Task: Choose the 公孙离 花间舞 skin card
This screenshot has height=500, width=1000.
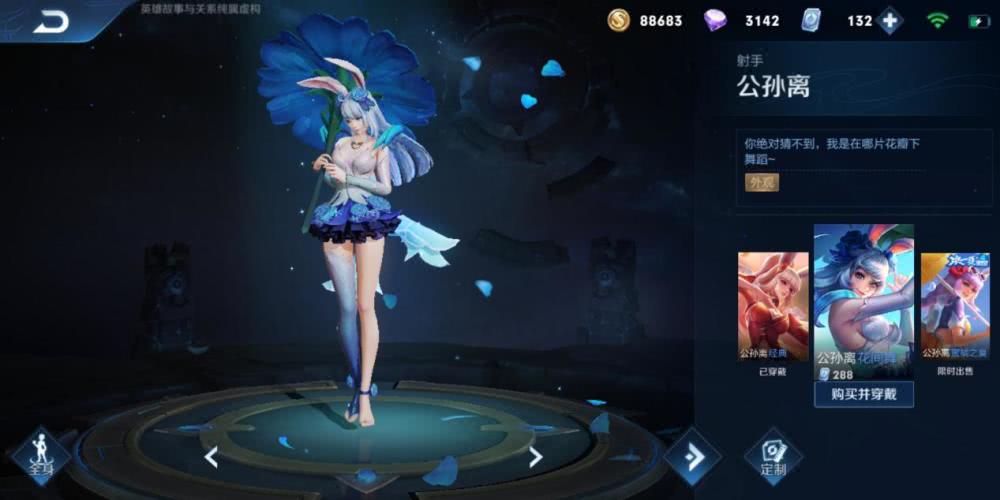Action: click(863, 300)
